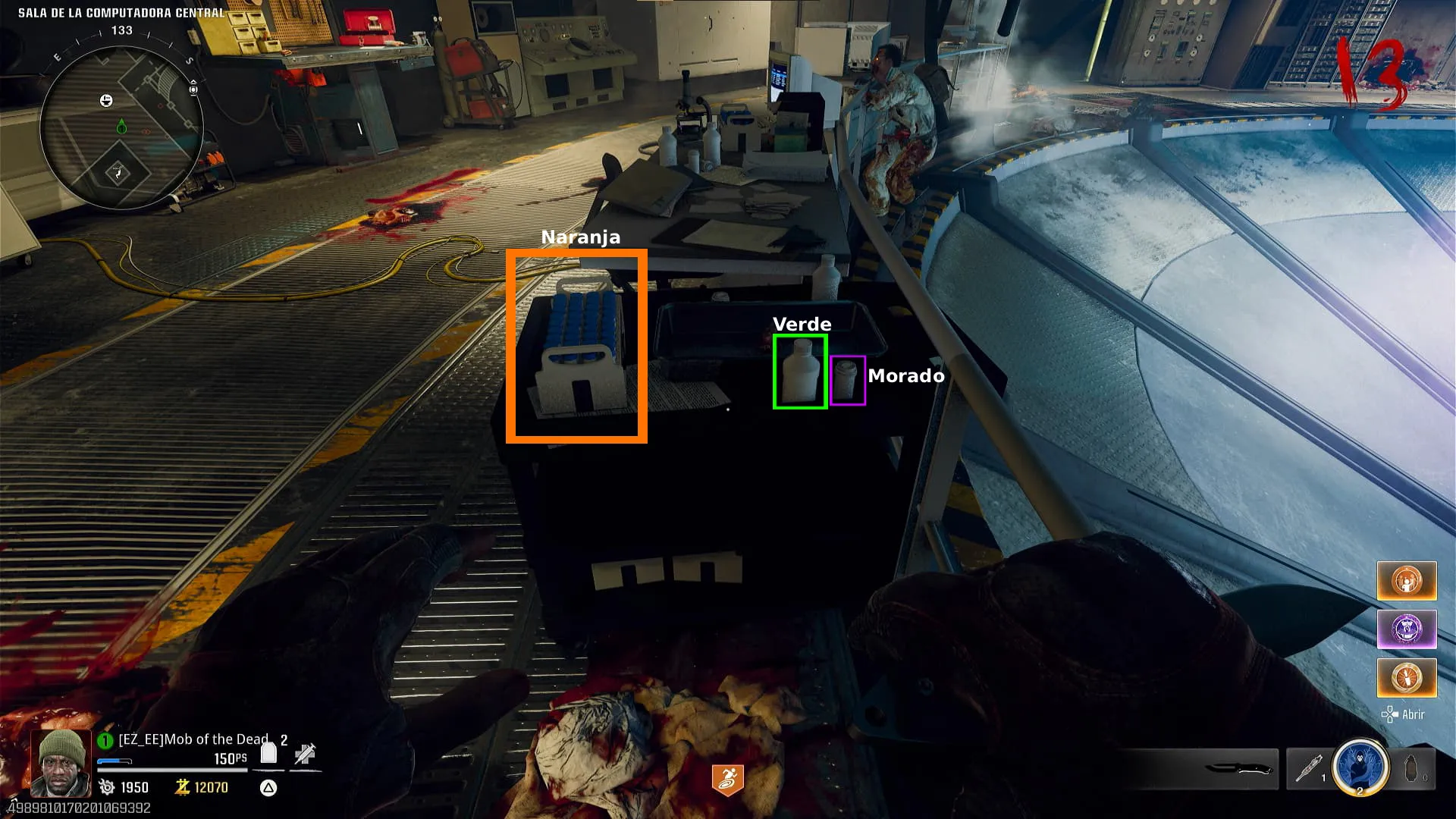The image size is (1456, 819).
Task: Activate the blue hooded-figure field upgrade
Action: (1360, 767)
